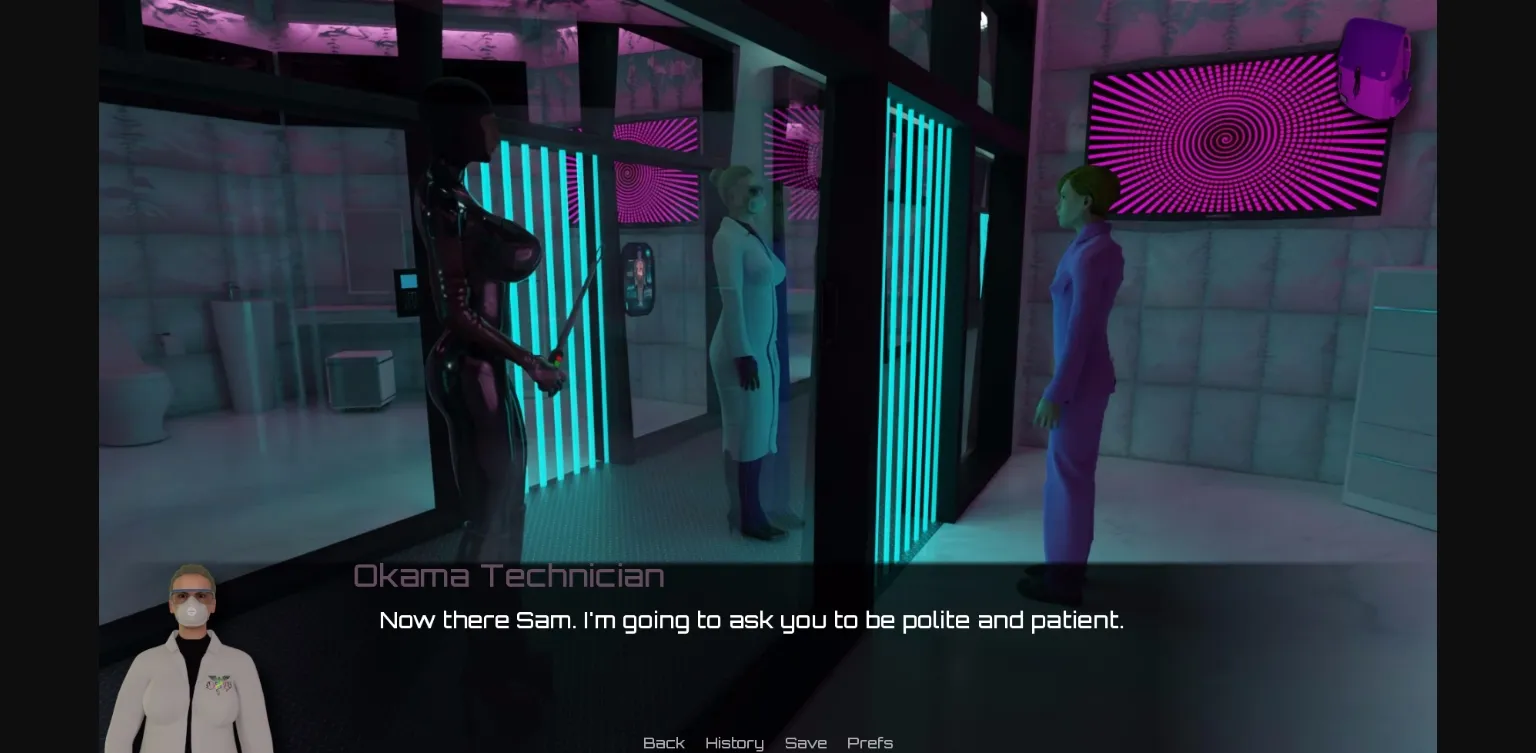Open the Save game screen

tap(806, 743)
